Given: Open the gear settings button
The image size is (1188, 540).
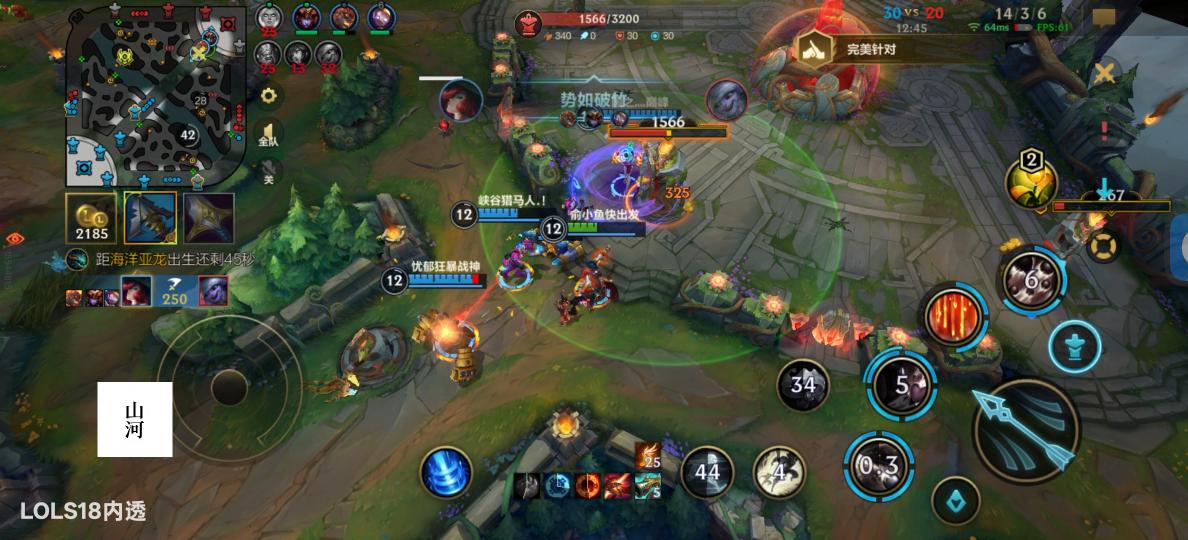Looking at the screenshot, I should pos(268,97).
